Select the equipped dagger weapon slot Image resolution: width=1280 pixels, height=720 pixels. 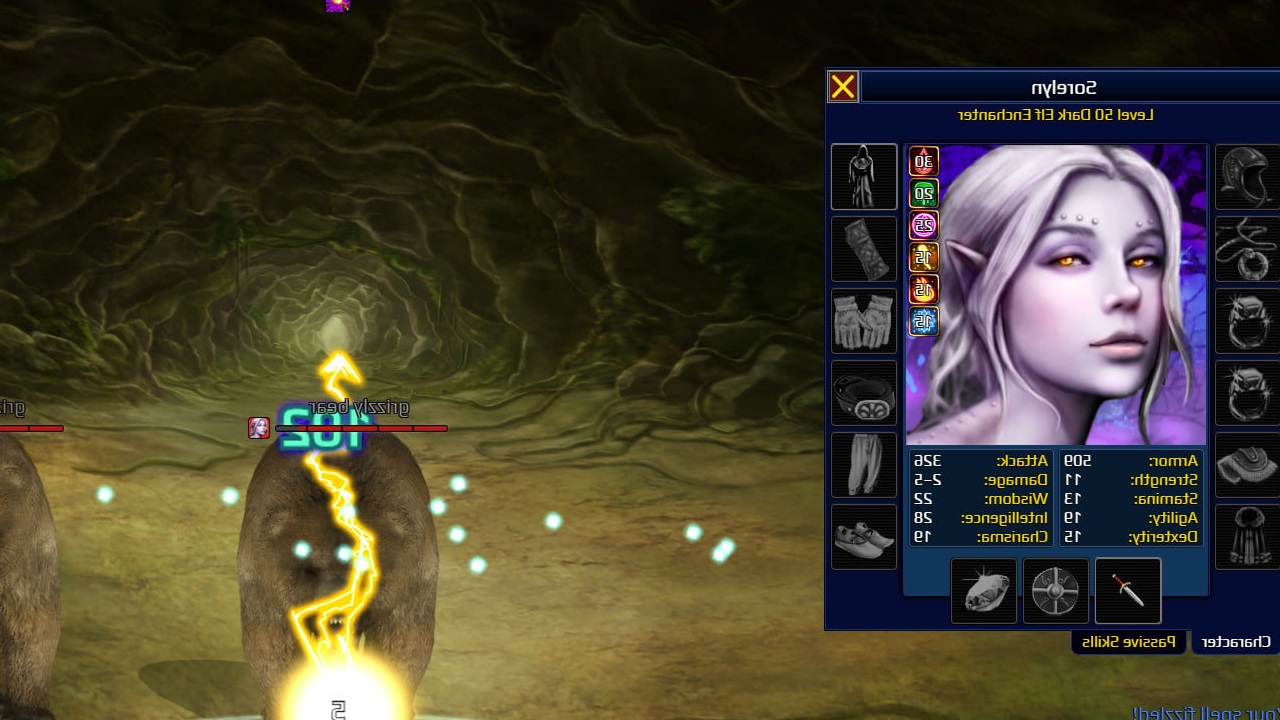1128,591
